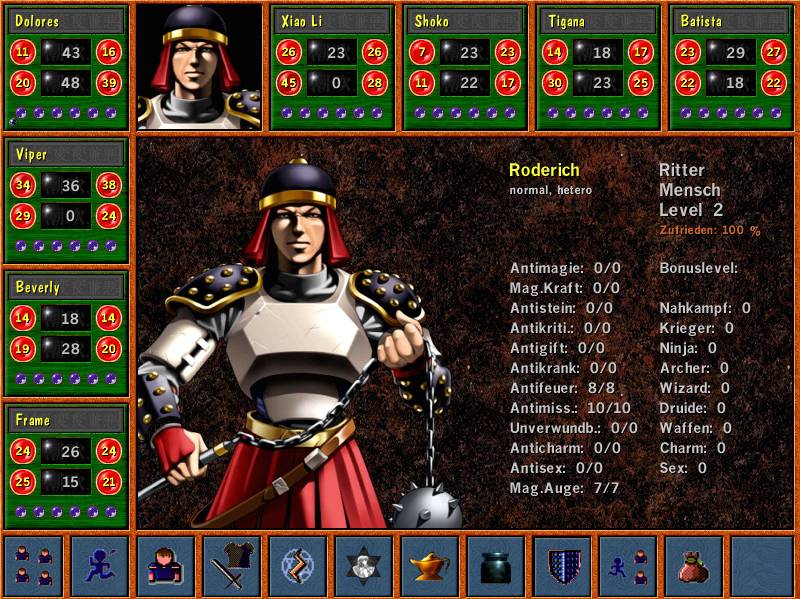Screen dimensions: 800x599
Task: Click the runner with two party members icon
Action: click(x=628, y=565)
